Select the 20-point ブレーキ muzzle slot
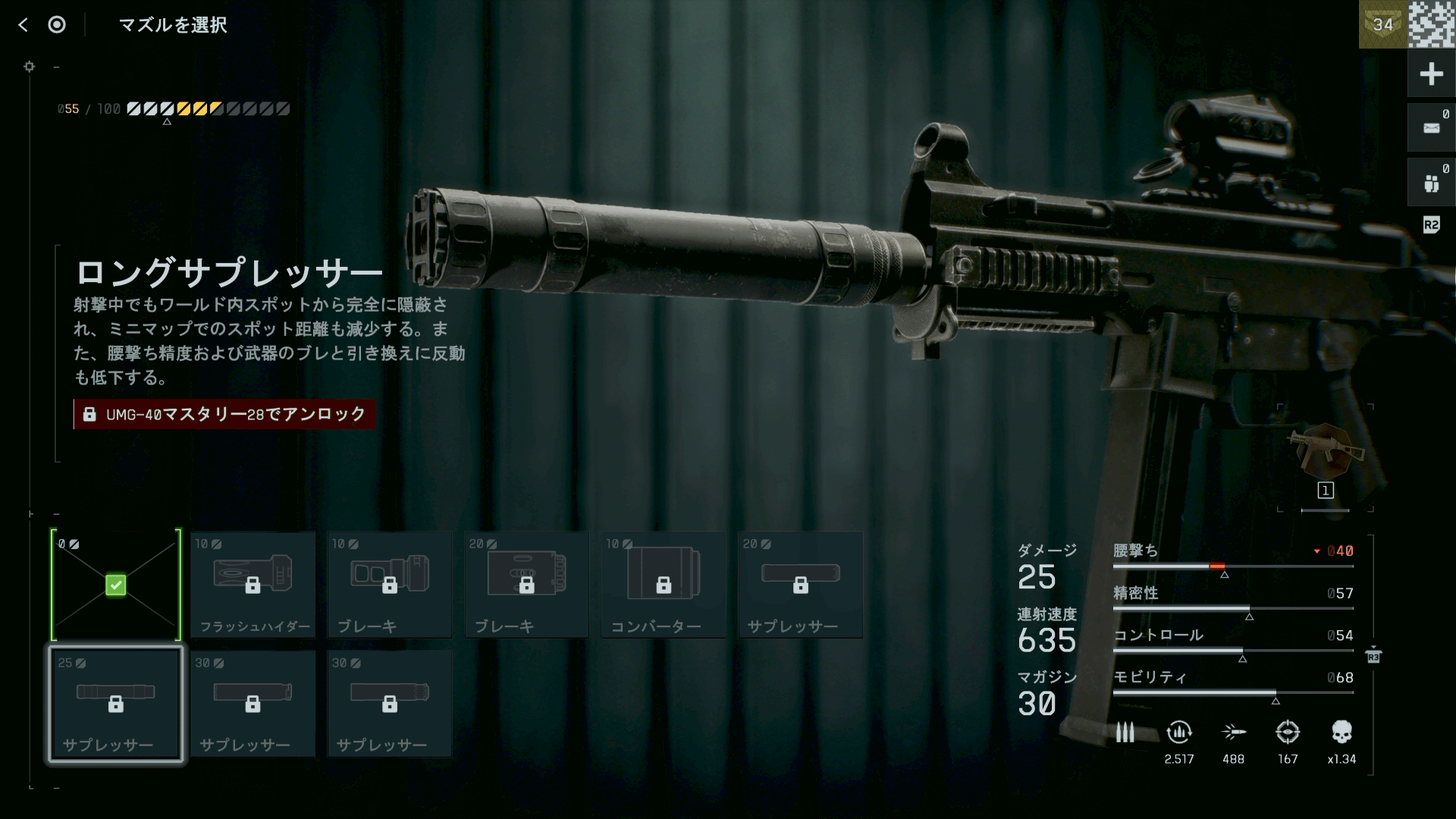Screen dimensions: 1456x819 [x=527, y=585]
